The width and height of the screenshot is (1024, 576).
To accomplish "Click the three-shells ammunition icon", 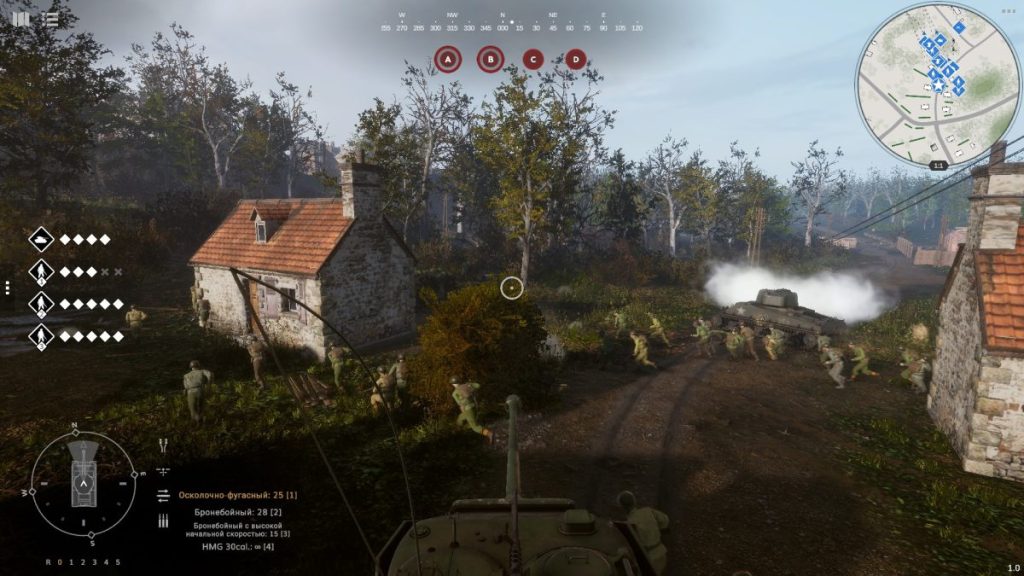I will click(x=163, y=521).
